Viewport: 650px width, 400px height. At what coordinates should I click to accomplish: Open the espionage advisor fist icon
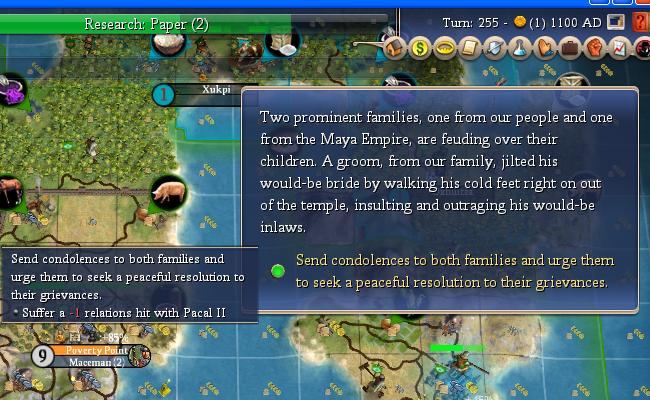pyautogui.click(x=595, y=47)
